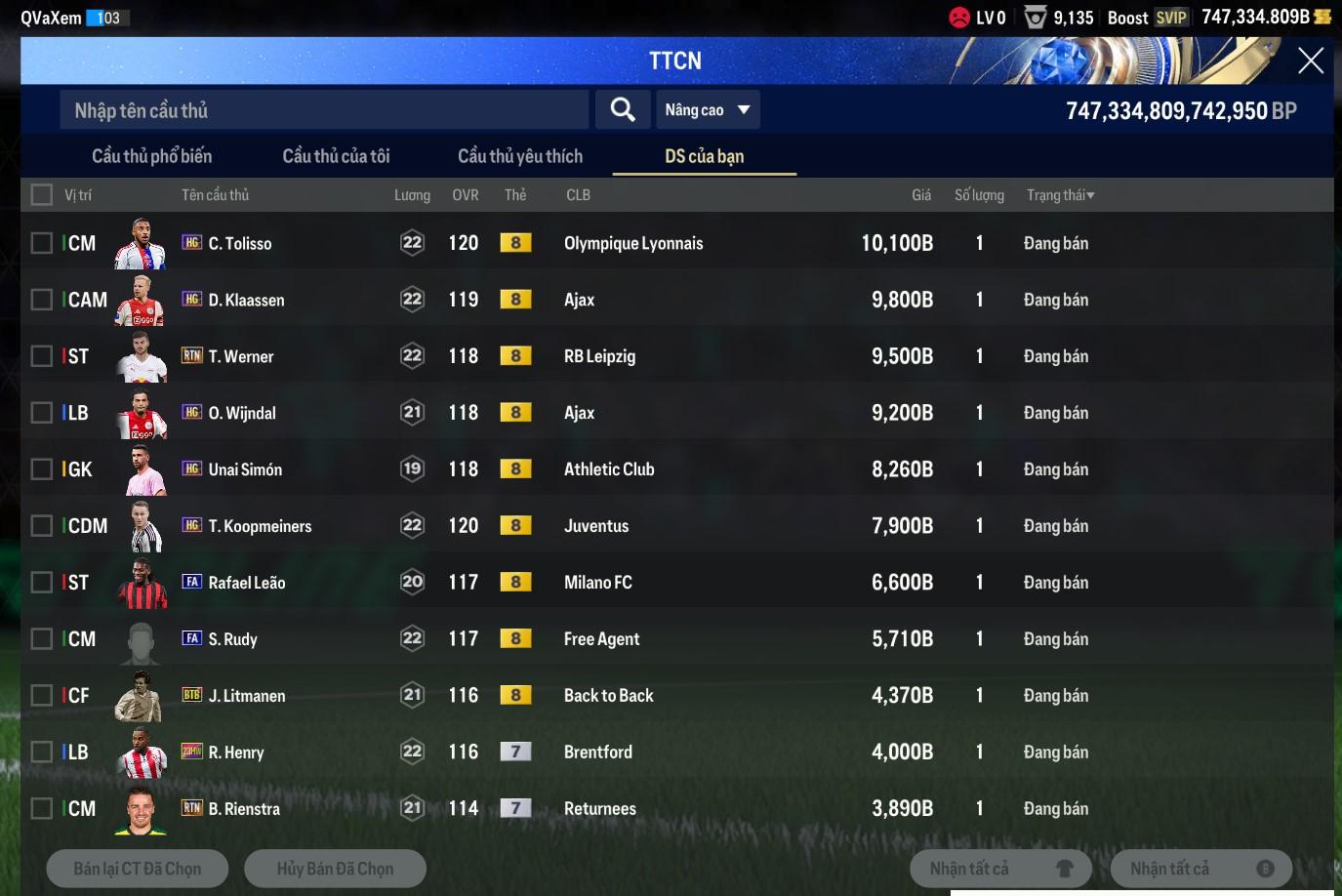Tick the checkbox for J. Litmanen
This screenshot has width=1342, height=896.
42,696
